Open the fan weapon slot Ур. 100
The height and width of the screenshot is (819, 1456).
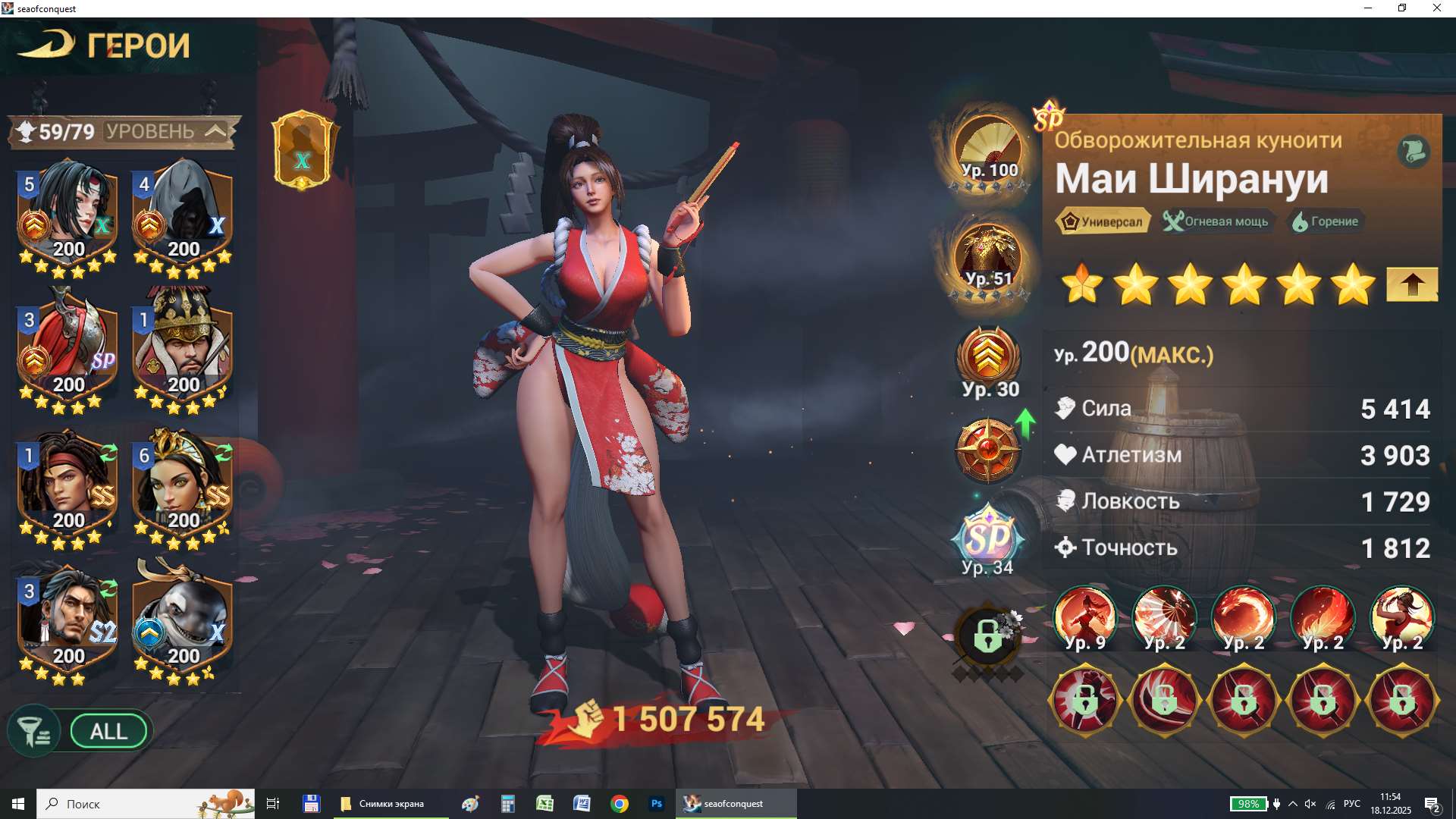tap(988, 149)
